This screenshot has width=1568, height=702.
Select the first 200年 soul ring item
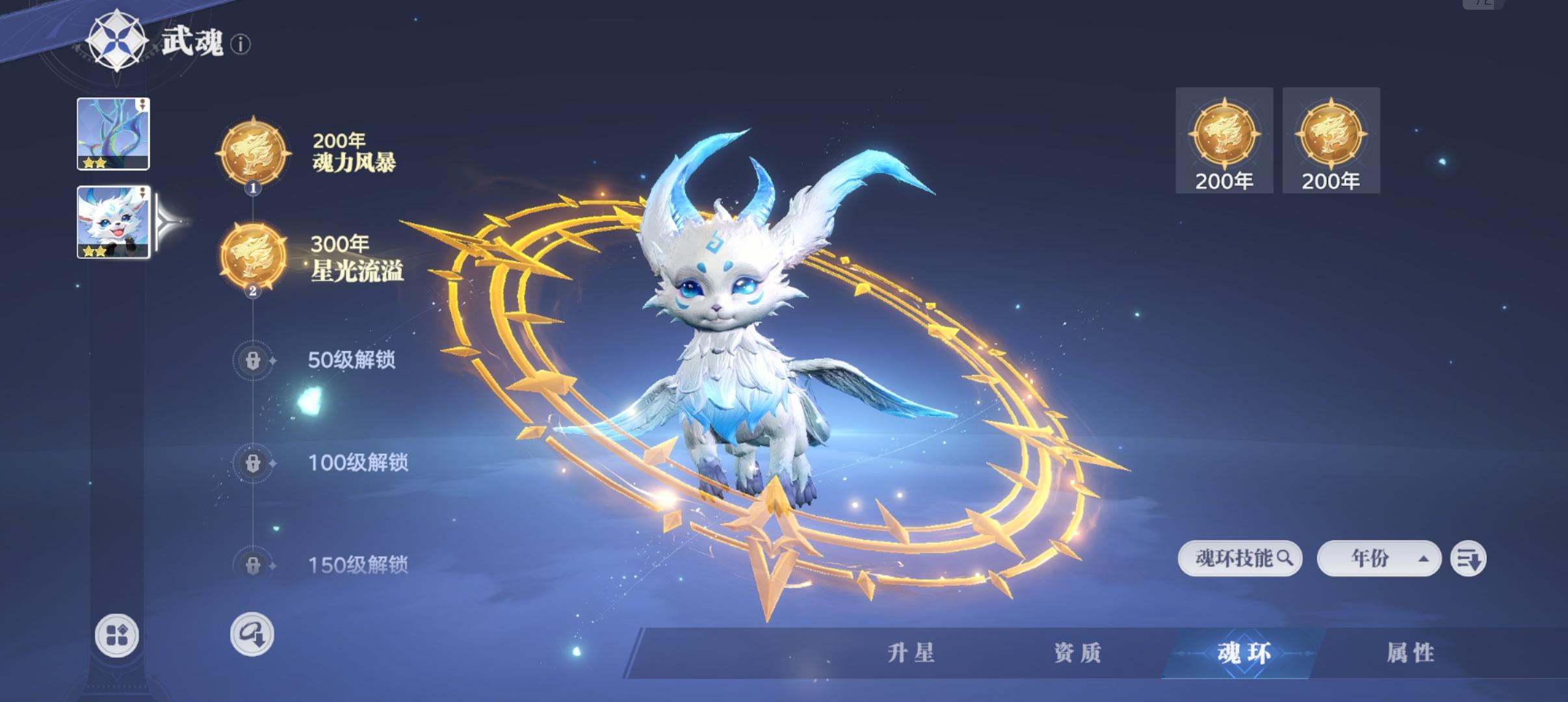pos(1223,136)
